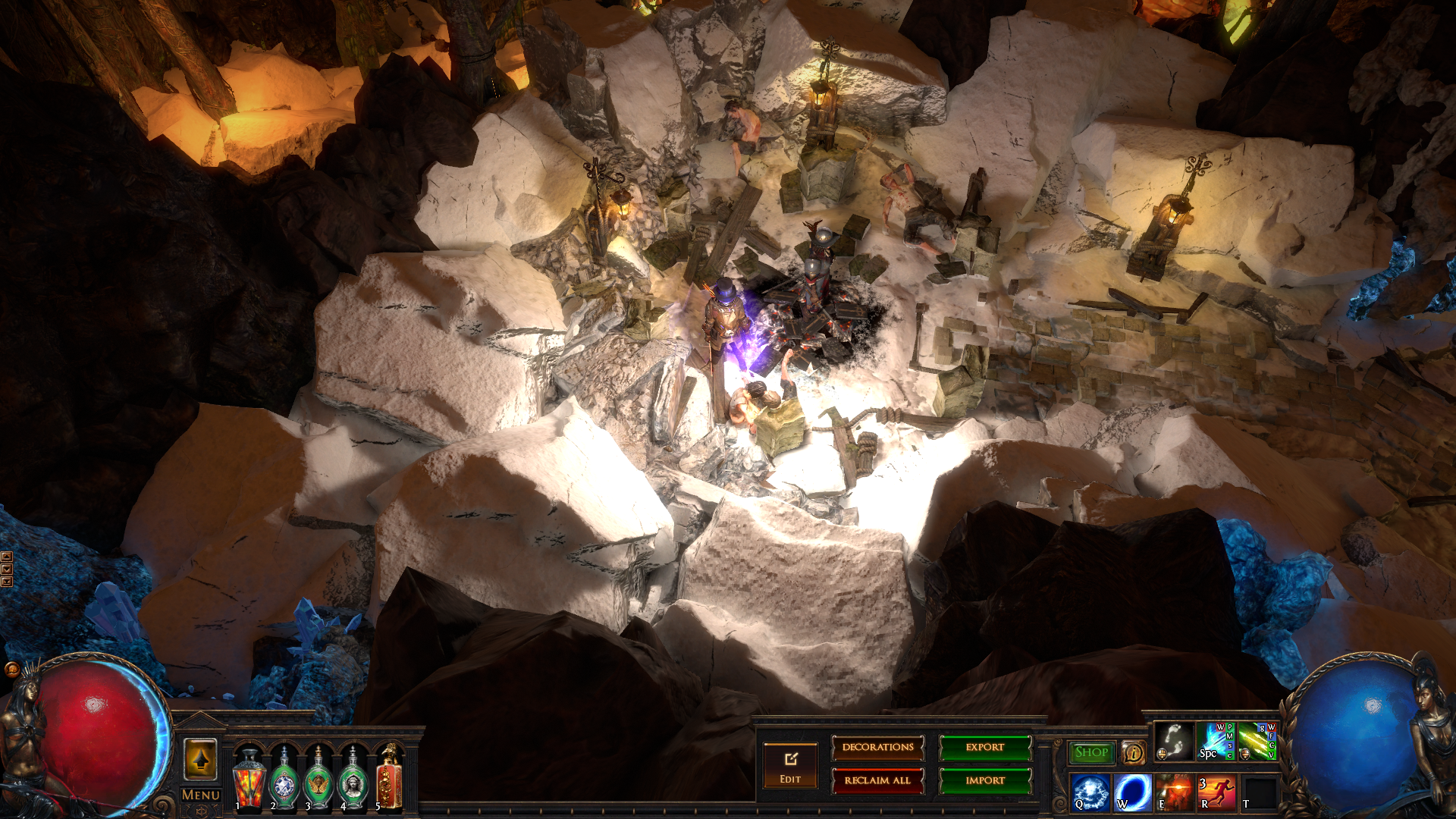Activate the blue portal skill on W
The image size is (1456, 819).
click(x=1132, y=792)
